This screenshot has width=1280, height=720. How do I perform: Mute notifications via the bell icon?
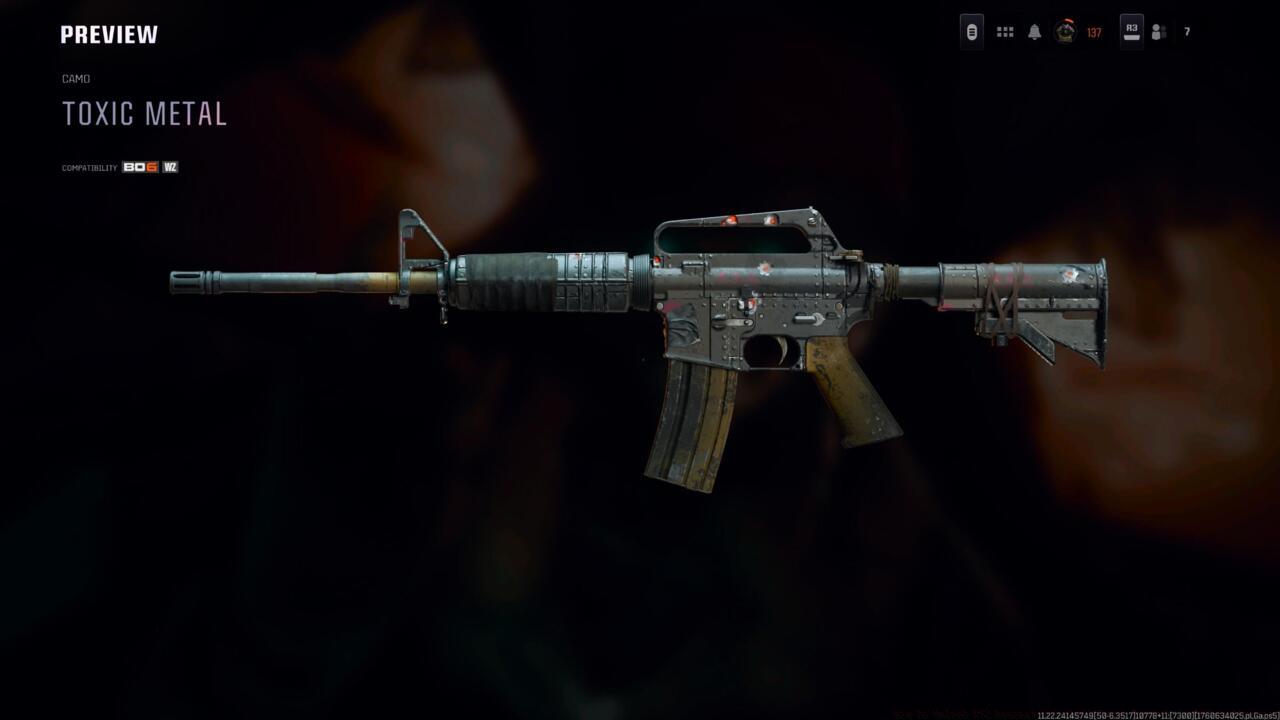click(x=1034, y=31)
